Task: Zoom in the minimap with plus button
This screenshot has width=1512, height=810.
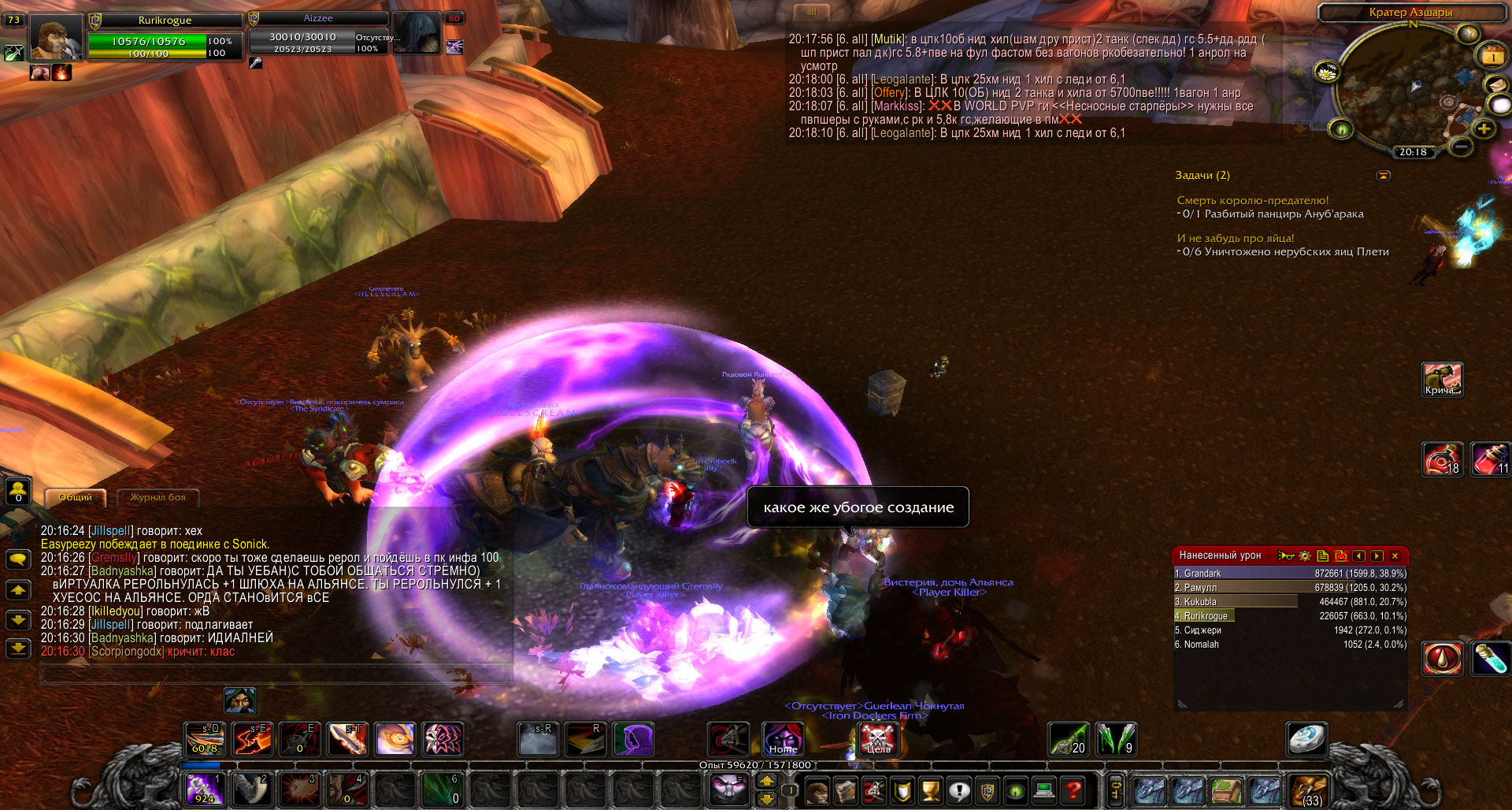Action: point(1484,128)
